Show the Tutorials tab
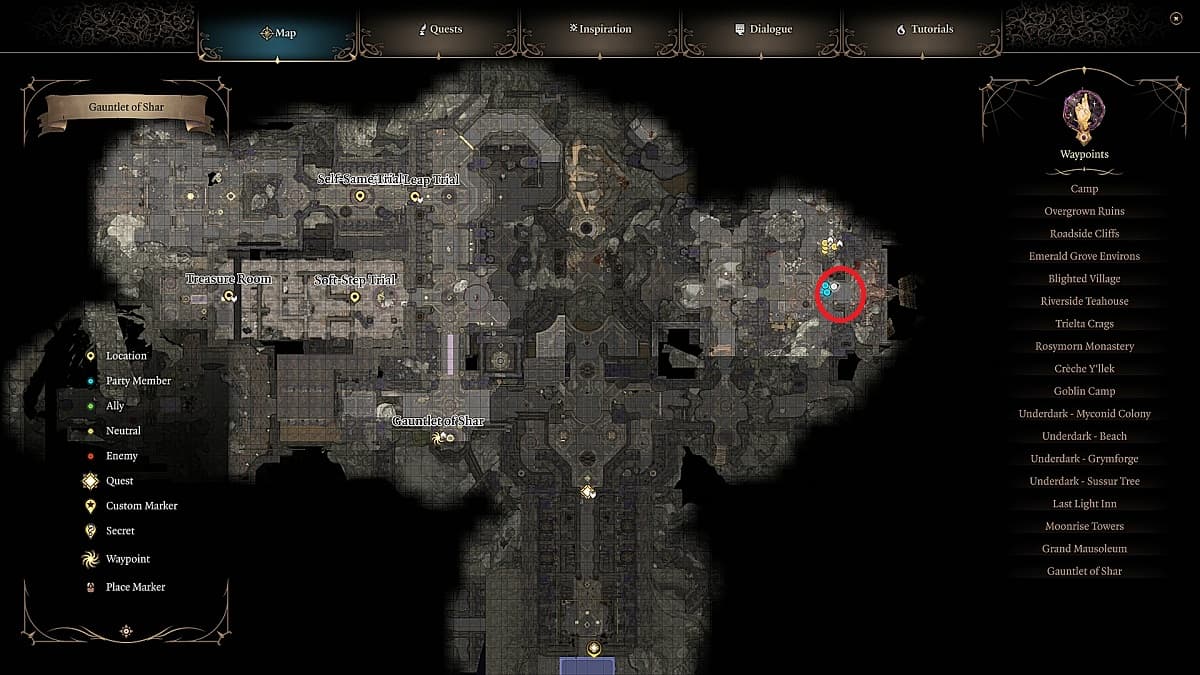Viewport: 1200px width, 675px height. coord(924,30)
